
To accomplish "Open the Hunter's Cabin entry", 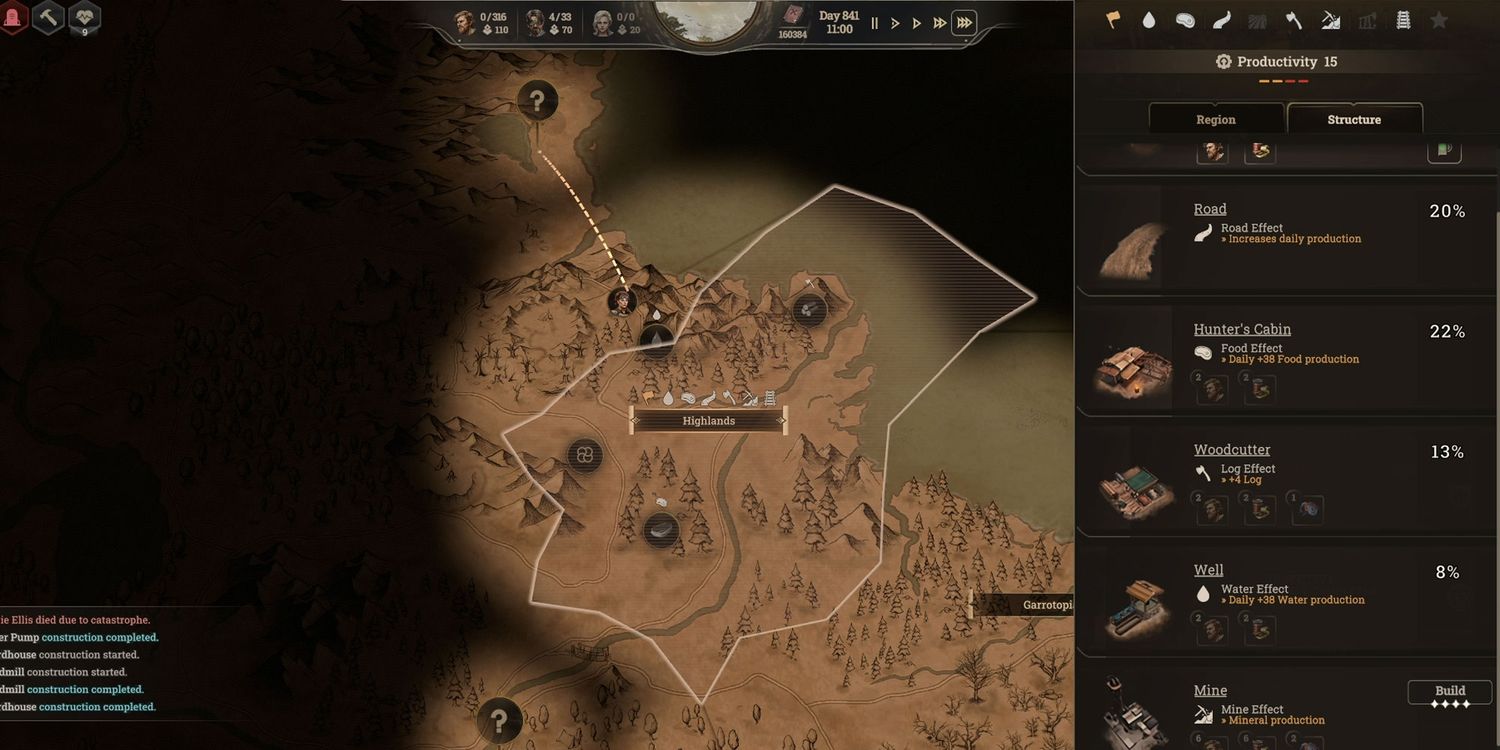I will coord(1242,329).
